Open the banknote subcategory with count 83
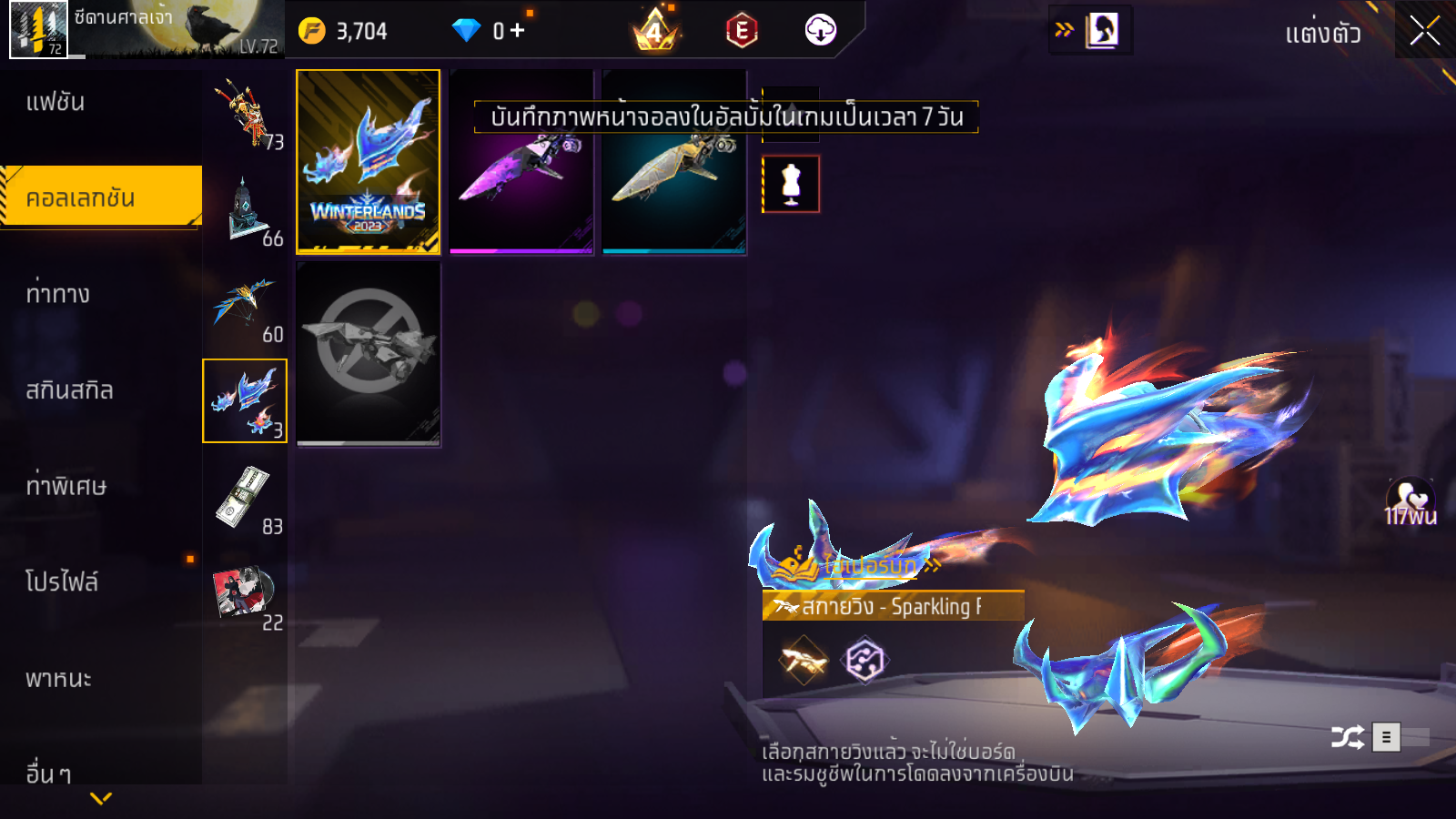 245,500
